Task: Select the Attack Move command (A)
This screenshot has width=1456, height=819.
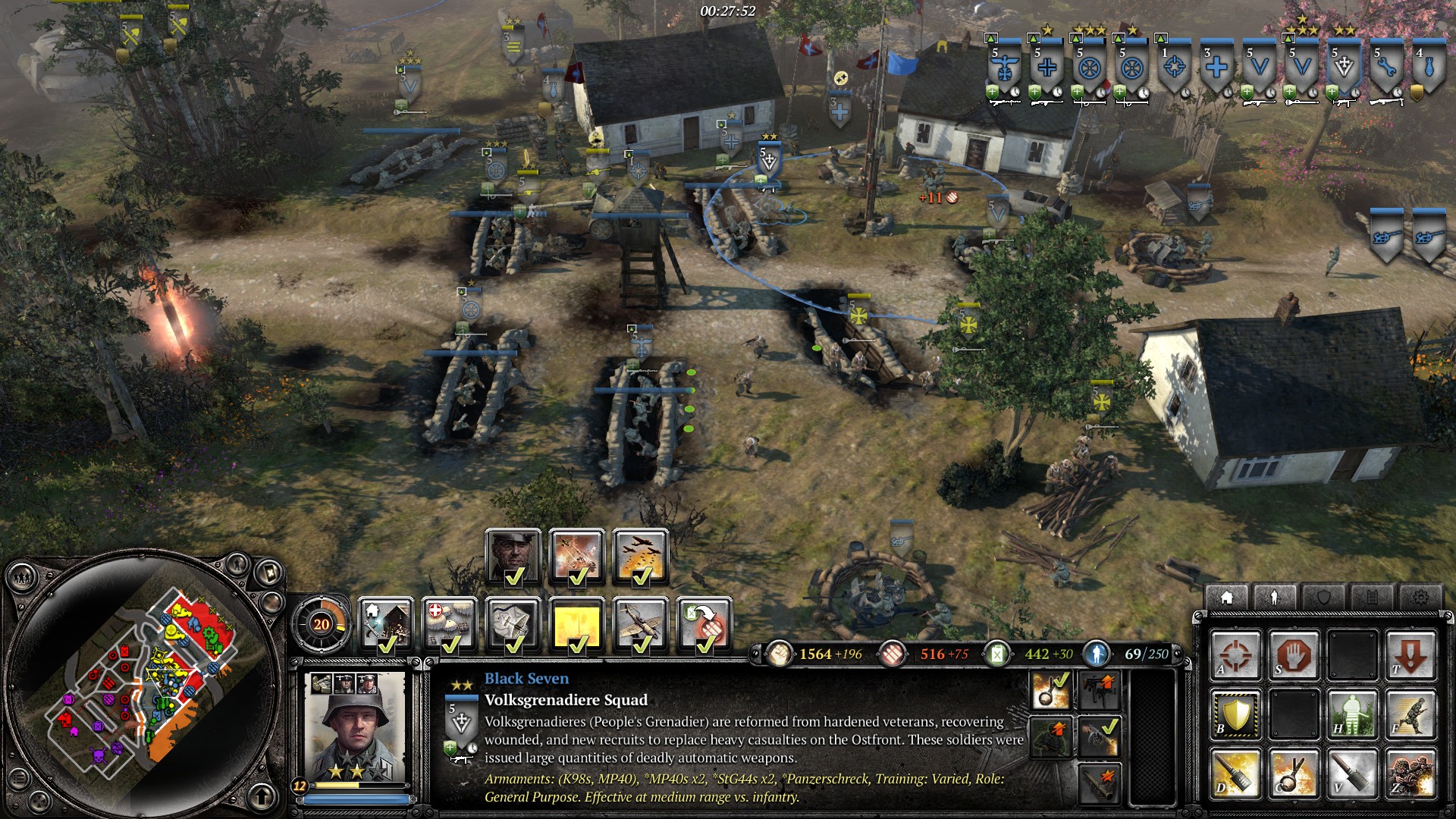Action: [x=1236, y=655]
